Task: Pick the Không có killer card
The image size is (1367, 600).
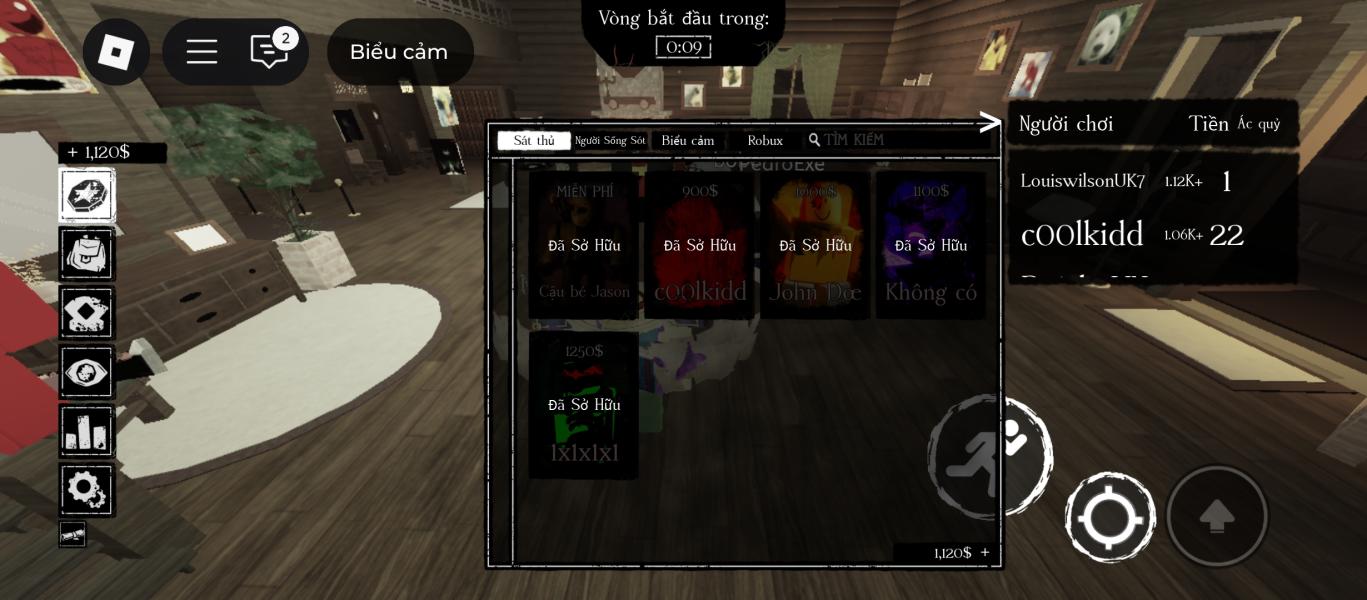Action: click(931, 246)
